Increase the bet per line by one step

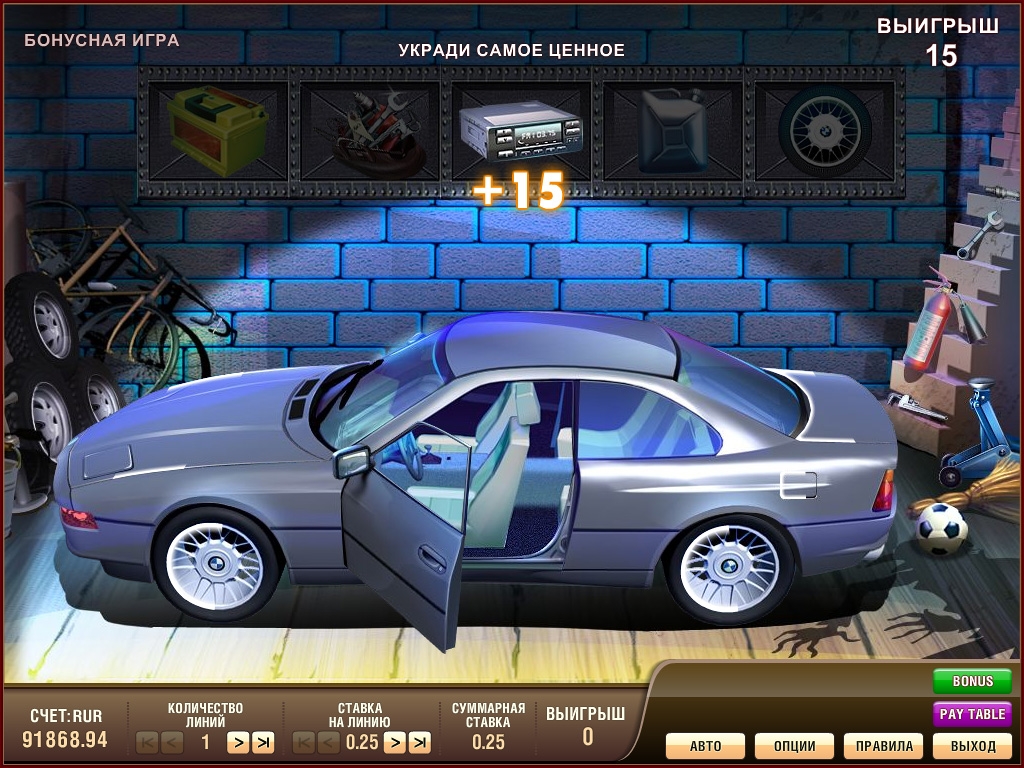point(394,742)
